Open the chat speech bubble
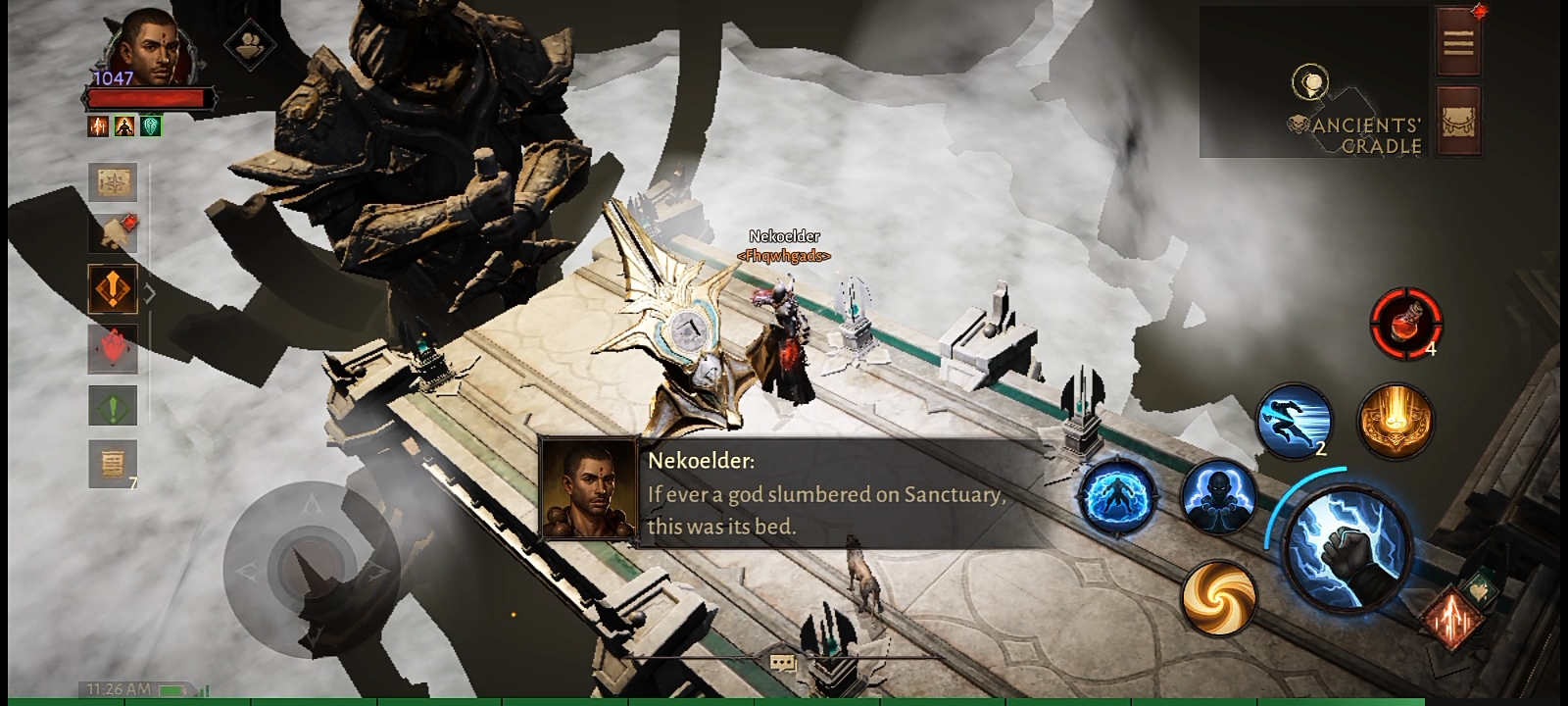The height and width of the screenshot is (706, 1568). point(783,664)
